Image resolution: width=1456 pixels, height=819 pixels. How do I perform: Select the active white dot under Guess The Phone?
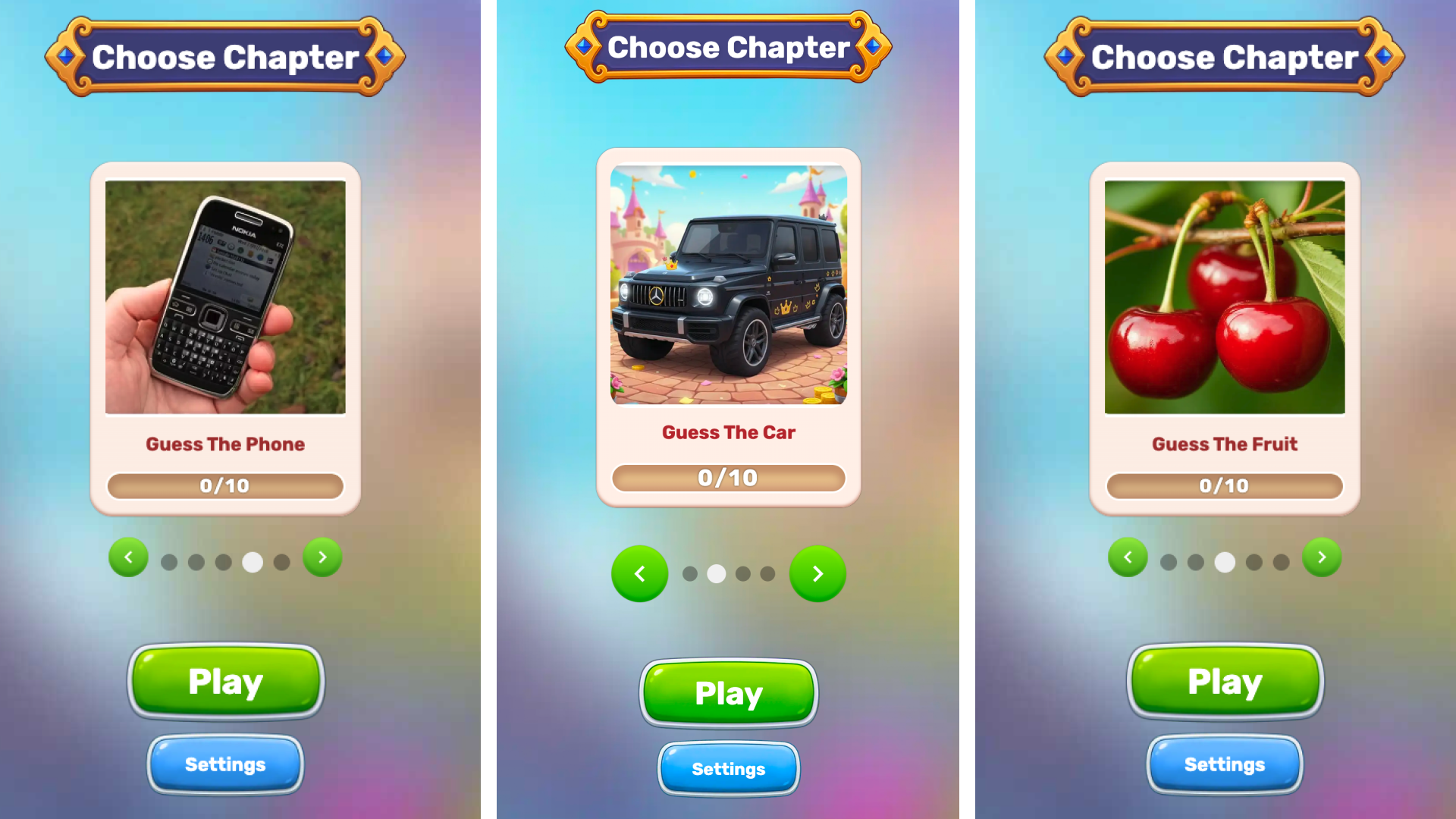[253, 562]
